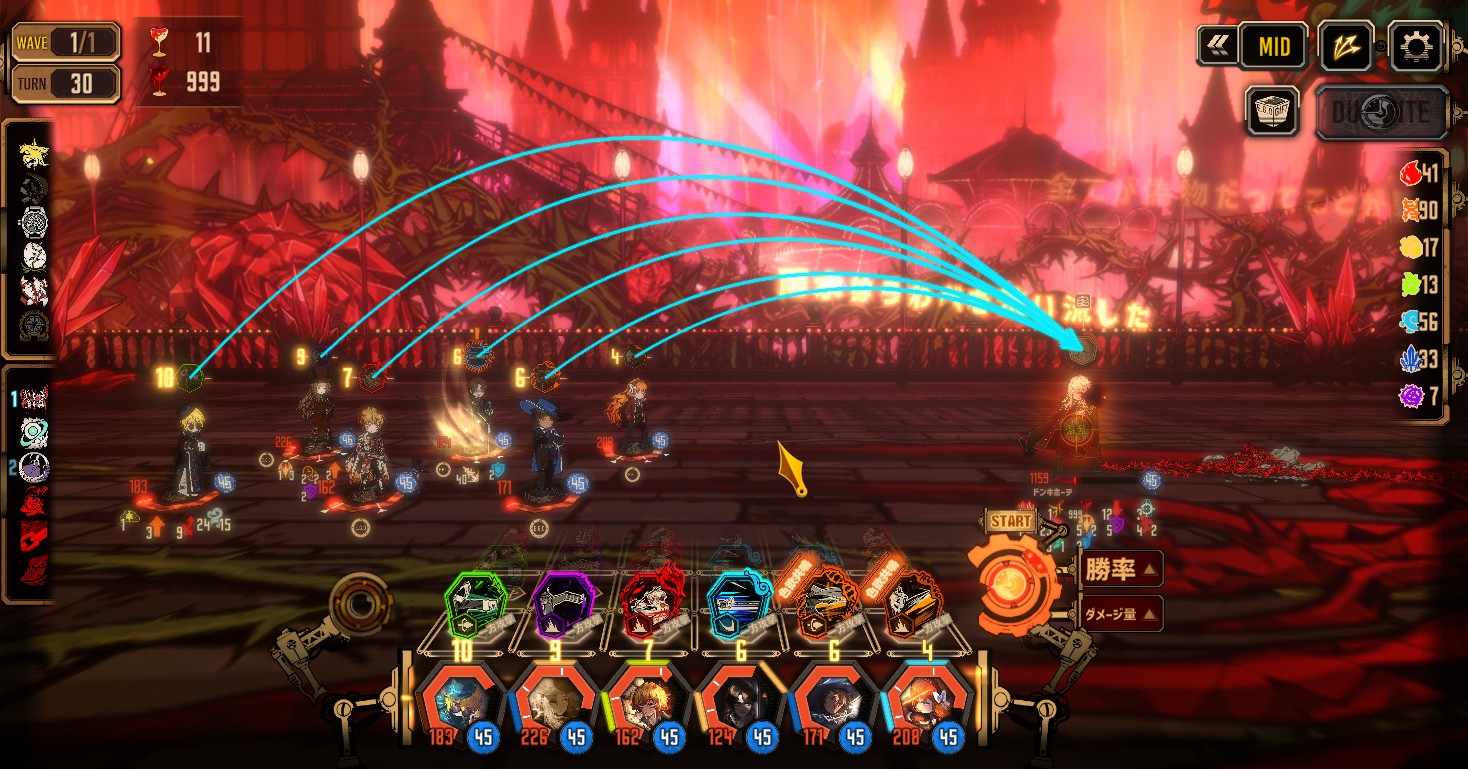
Task: Choose the 勝率 win rate option
Action: click(1120, 570)
